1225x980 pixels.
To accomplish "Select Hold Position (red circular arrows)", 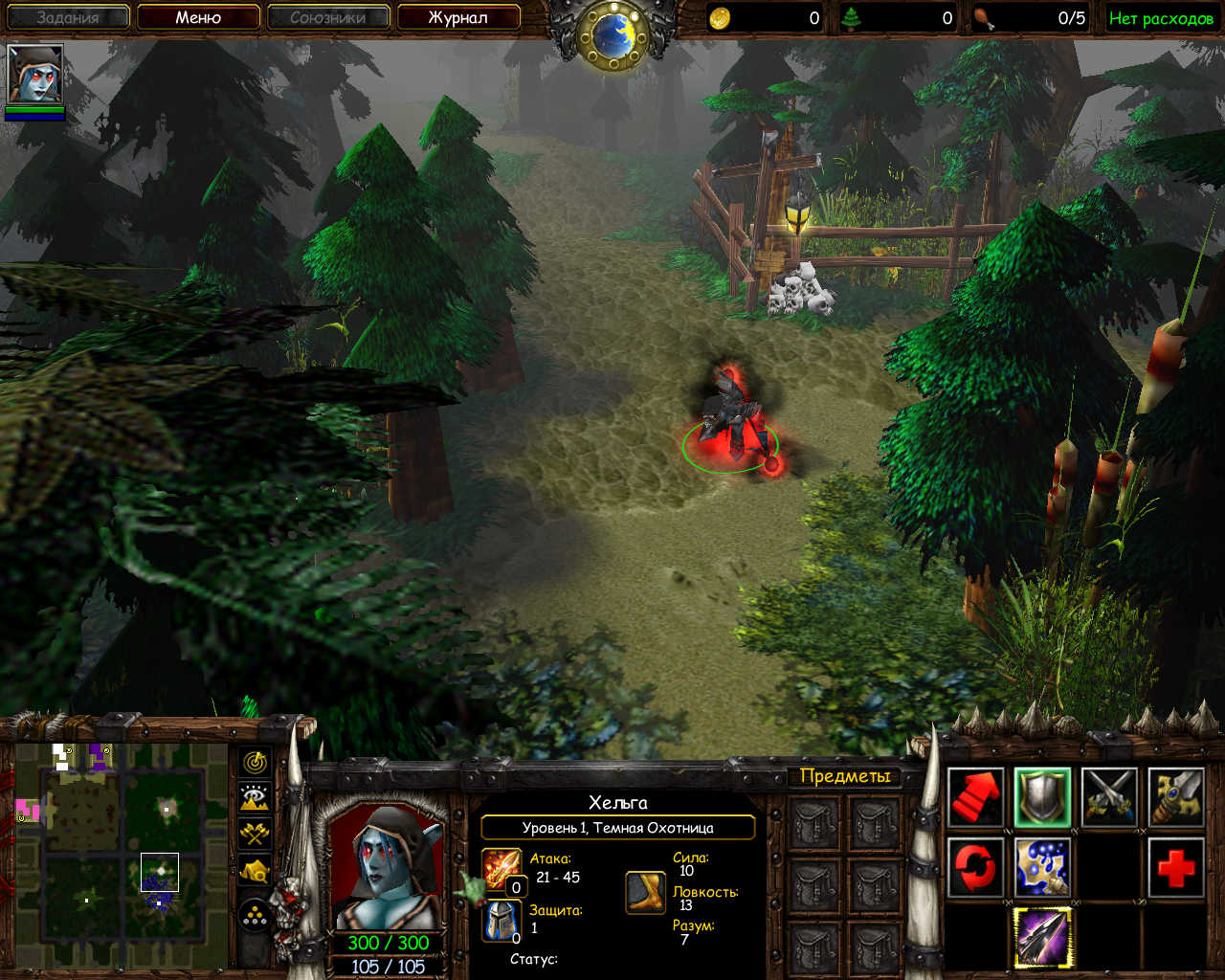I will point(975,868).
